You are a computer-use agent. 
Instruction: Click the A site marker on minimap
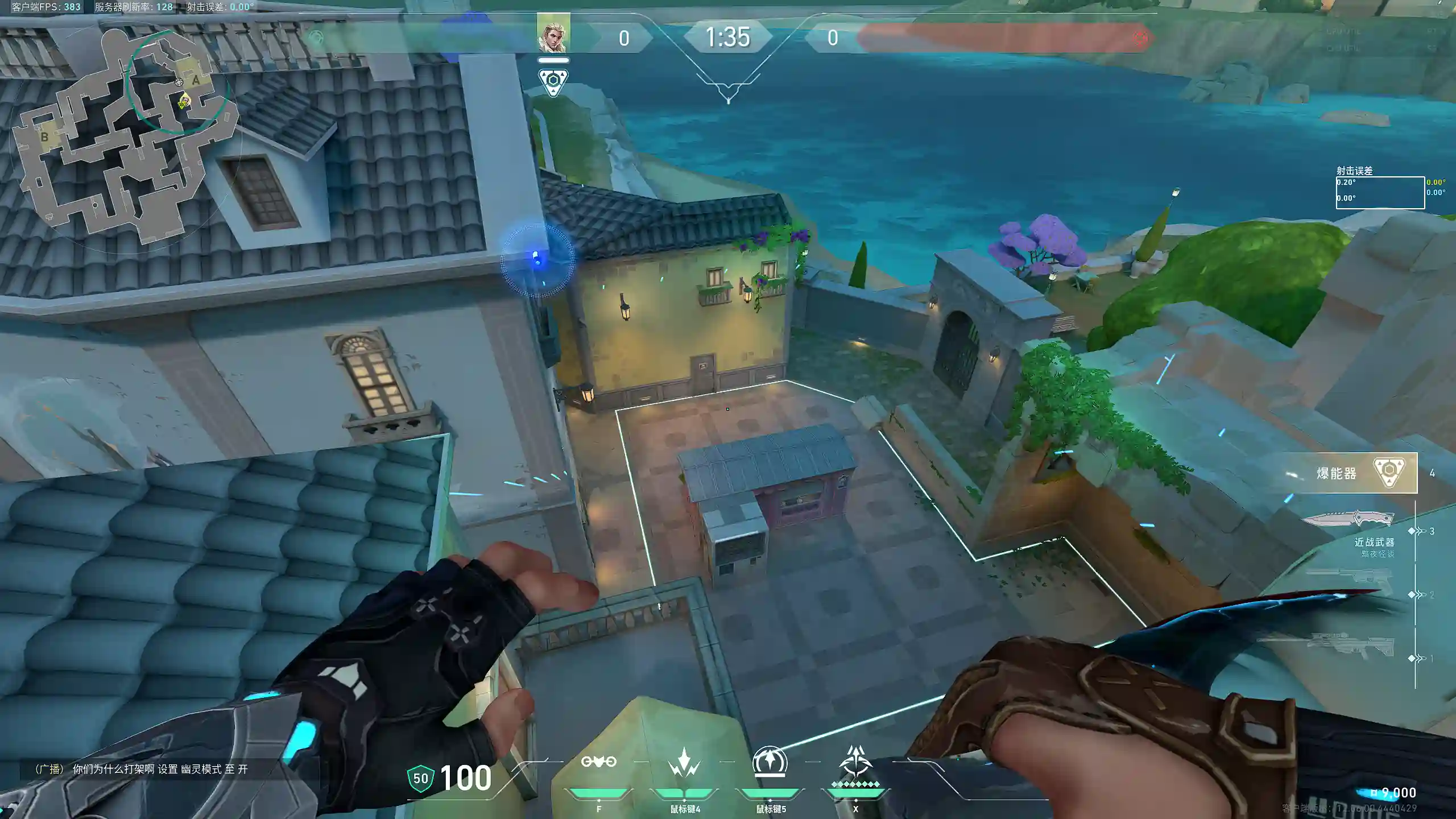click(x=196, y=81)
